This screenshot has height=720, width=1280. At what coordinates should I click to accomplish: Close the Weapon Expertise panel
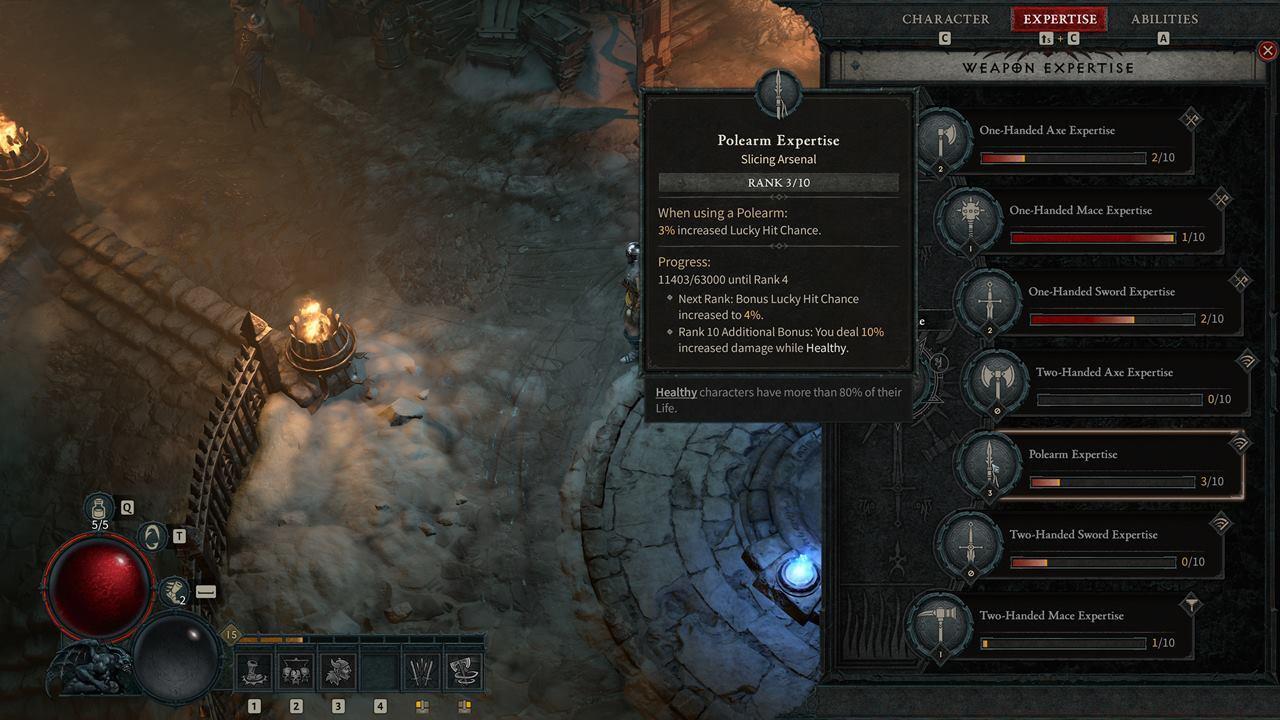(1267, 50)
